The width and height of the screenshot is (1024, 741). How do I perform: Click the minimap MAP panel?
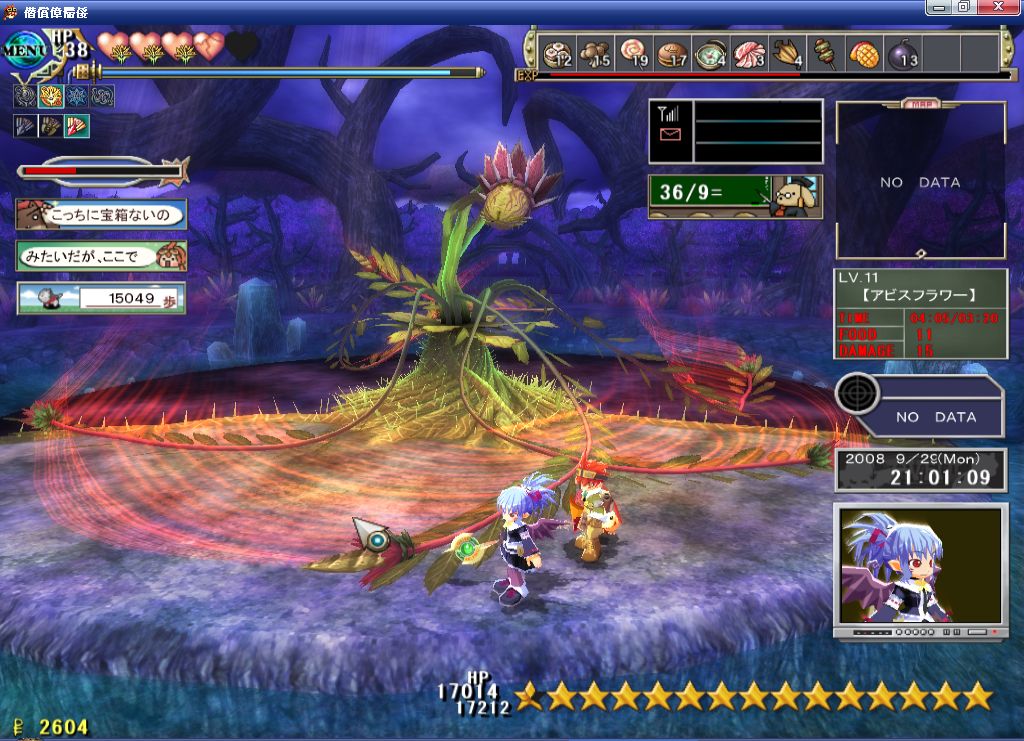[x=920, y=180]
